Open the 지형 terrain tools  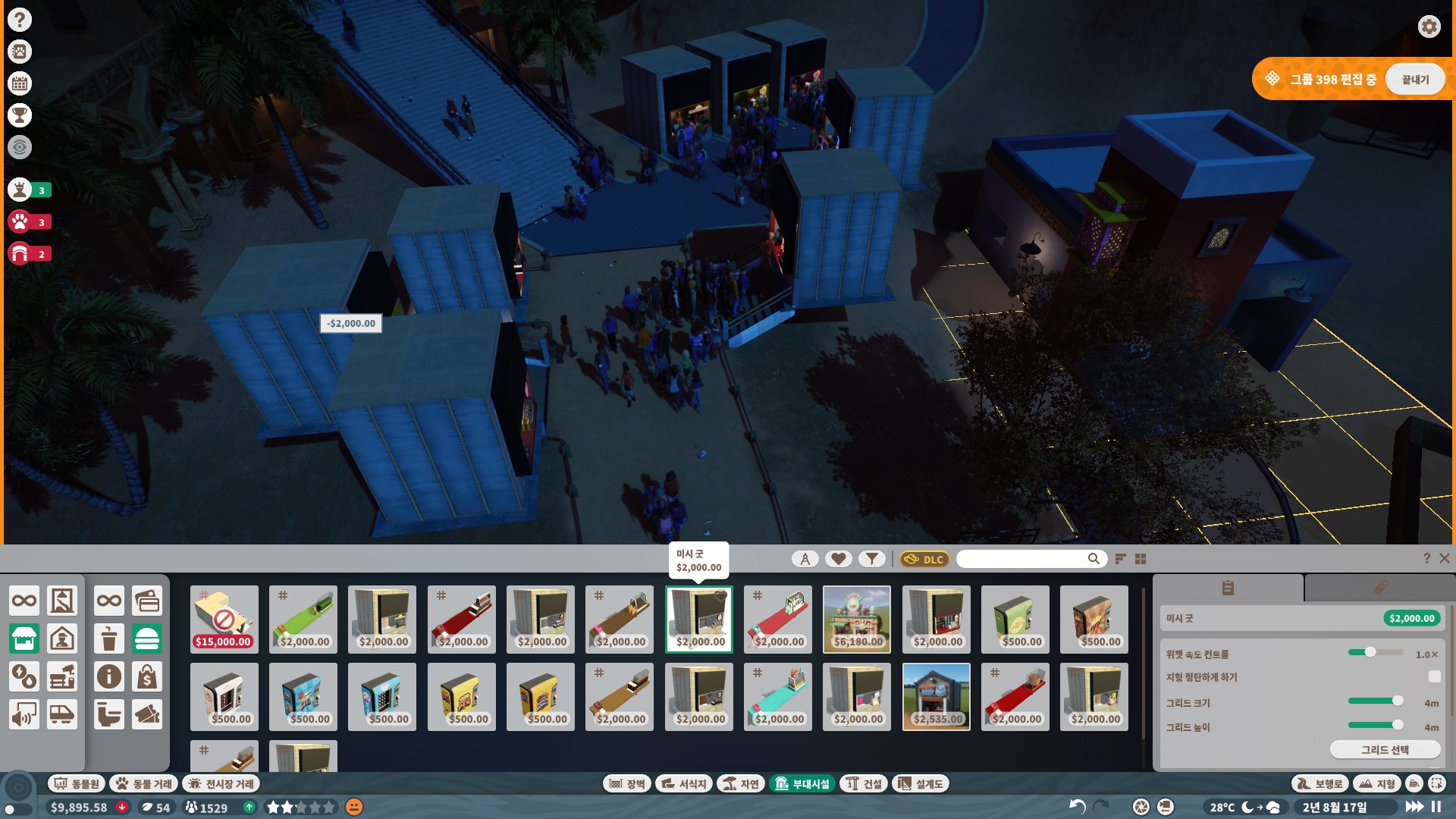click(1377, 783)
